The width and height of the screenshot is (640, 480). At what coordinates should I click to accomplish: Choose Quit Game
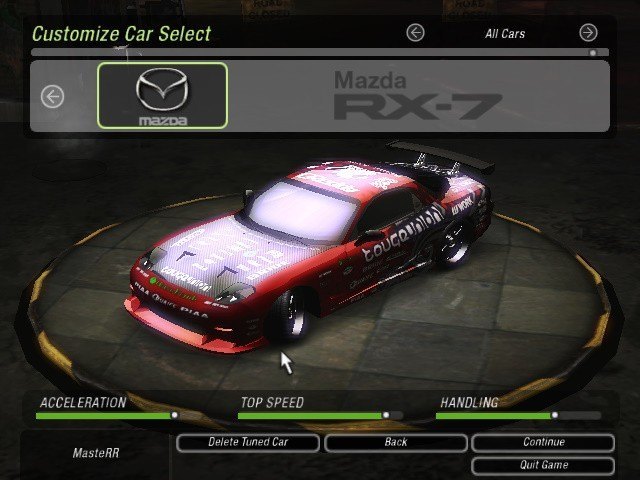pyautogui.click(x=543, y=465)
